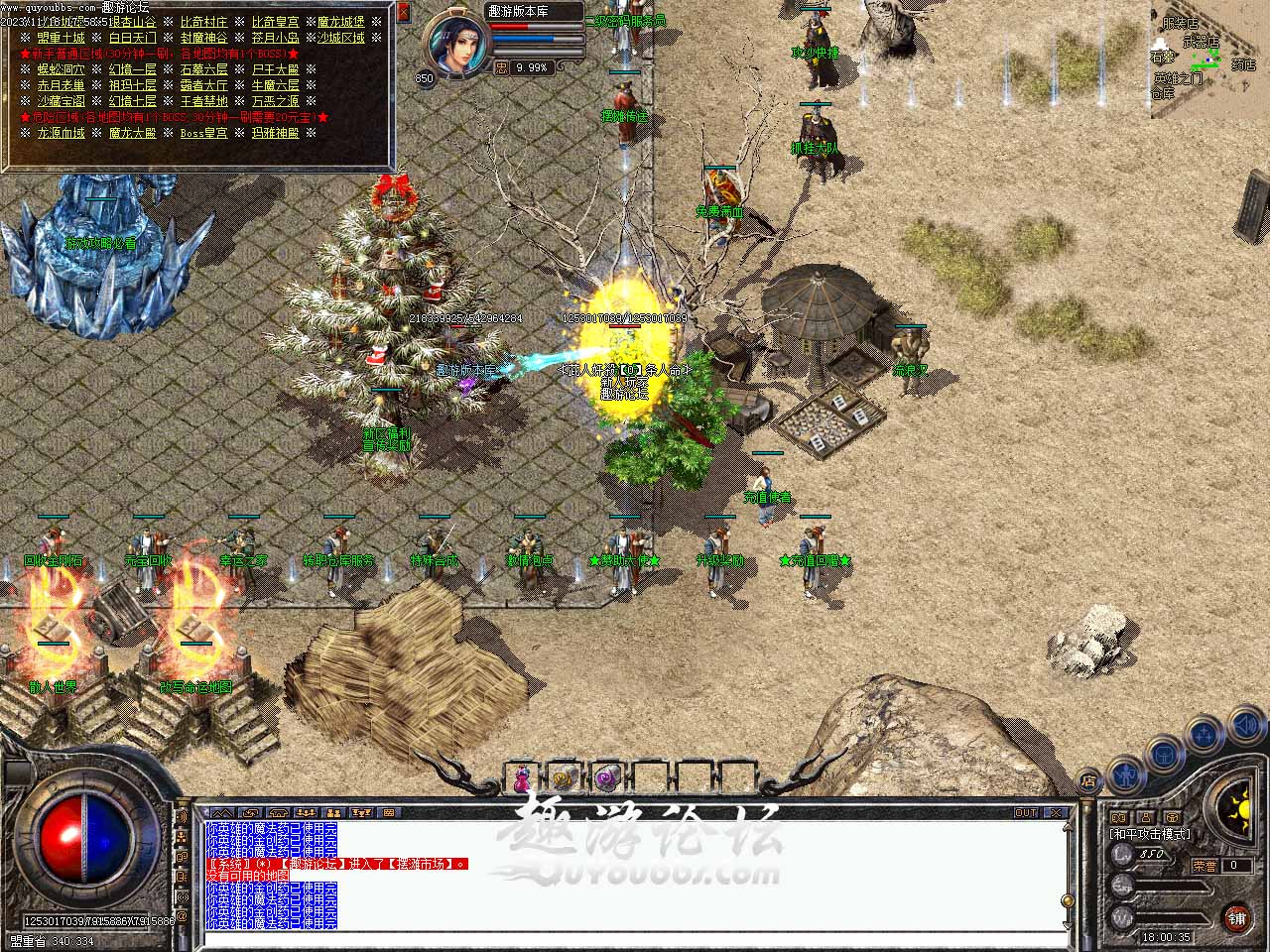1270x952 pixels.
Task: Use the pink potion in the belt
Action: 521,778
